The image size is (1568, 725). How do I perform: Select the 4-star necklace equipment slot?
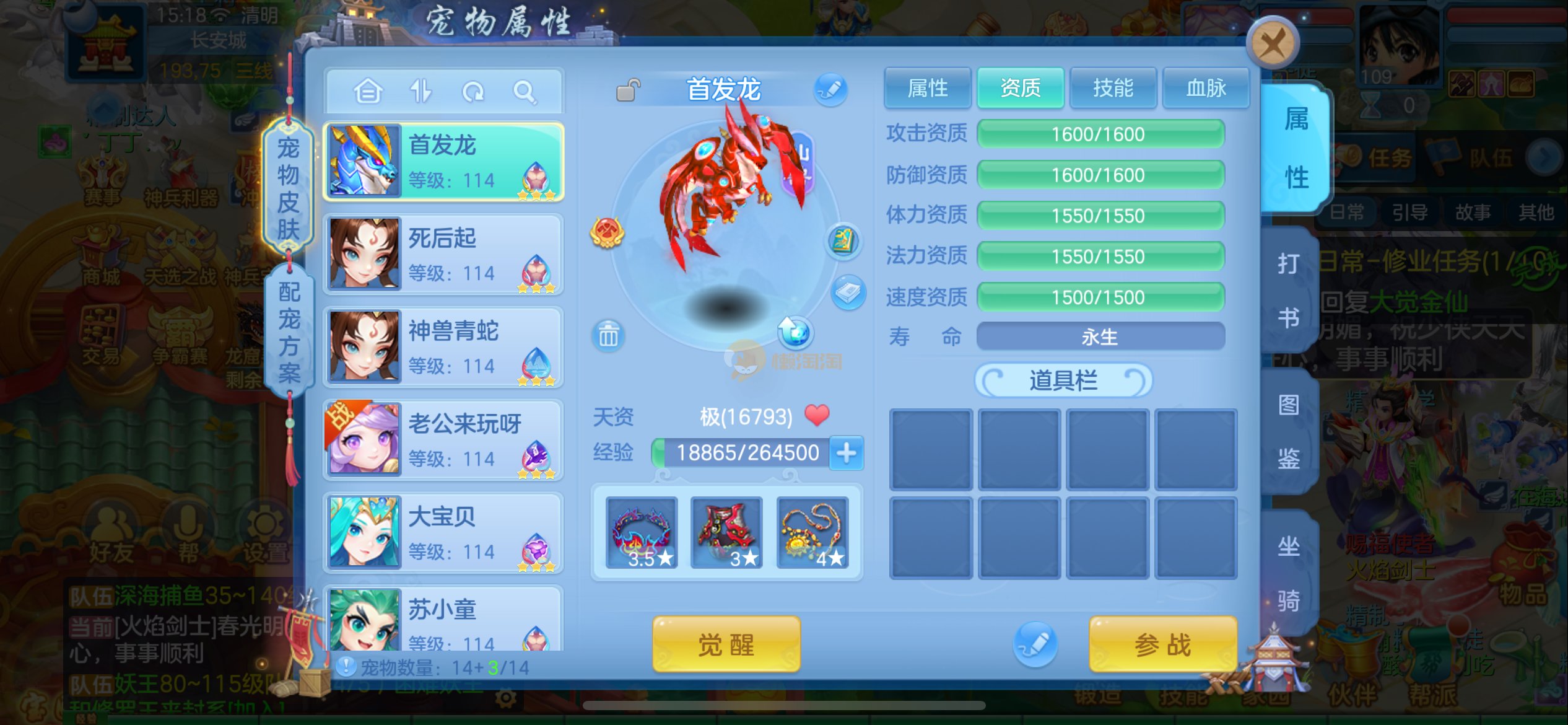[x=812, y=533]
